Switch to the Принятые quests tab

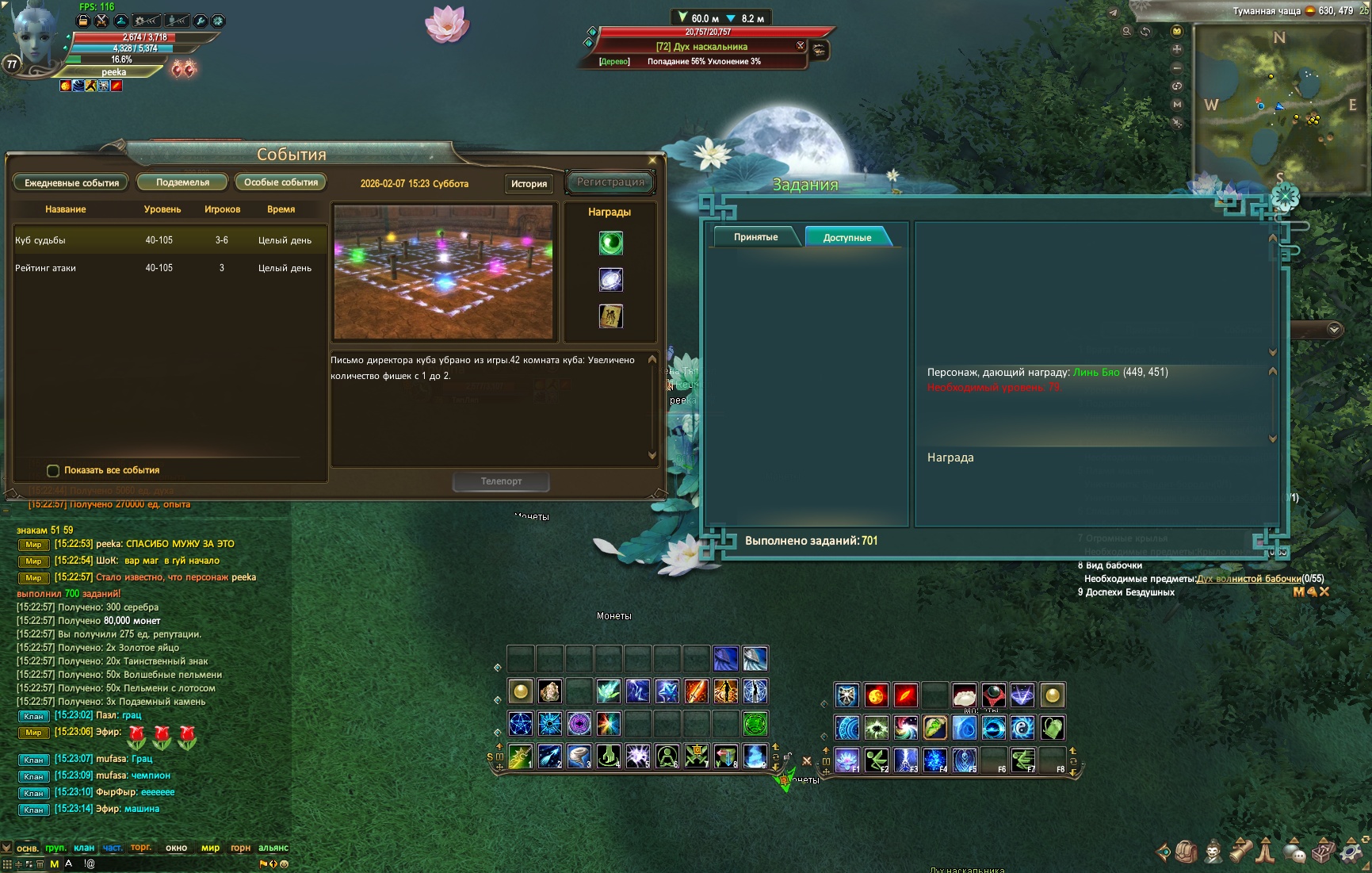(755, 237)
